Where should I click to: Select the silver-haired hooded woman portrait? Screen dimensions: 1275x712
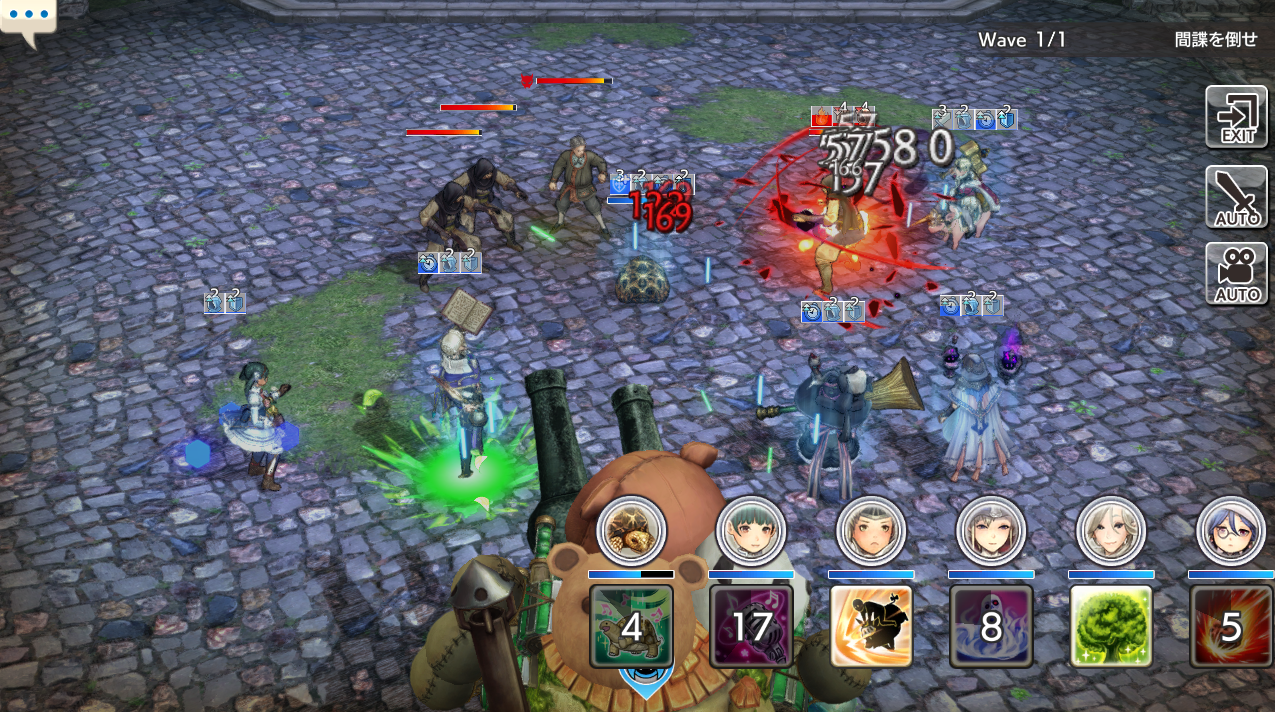pos(991,531)
